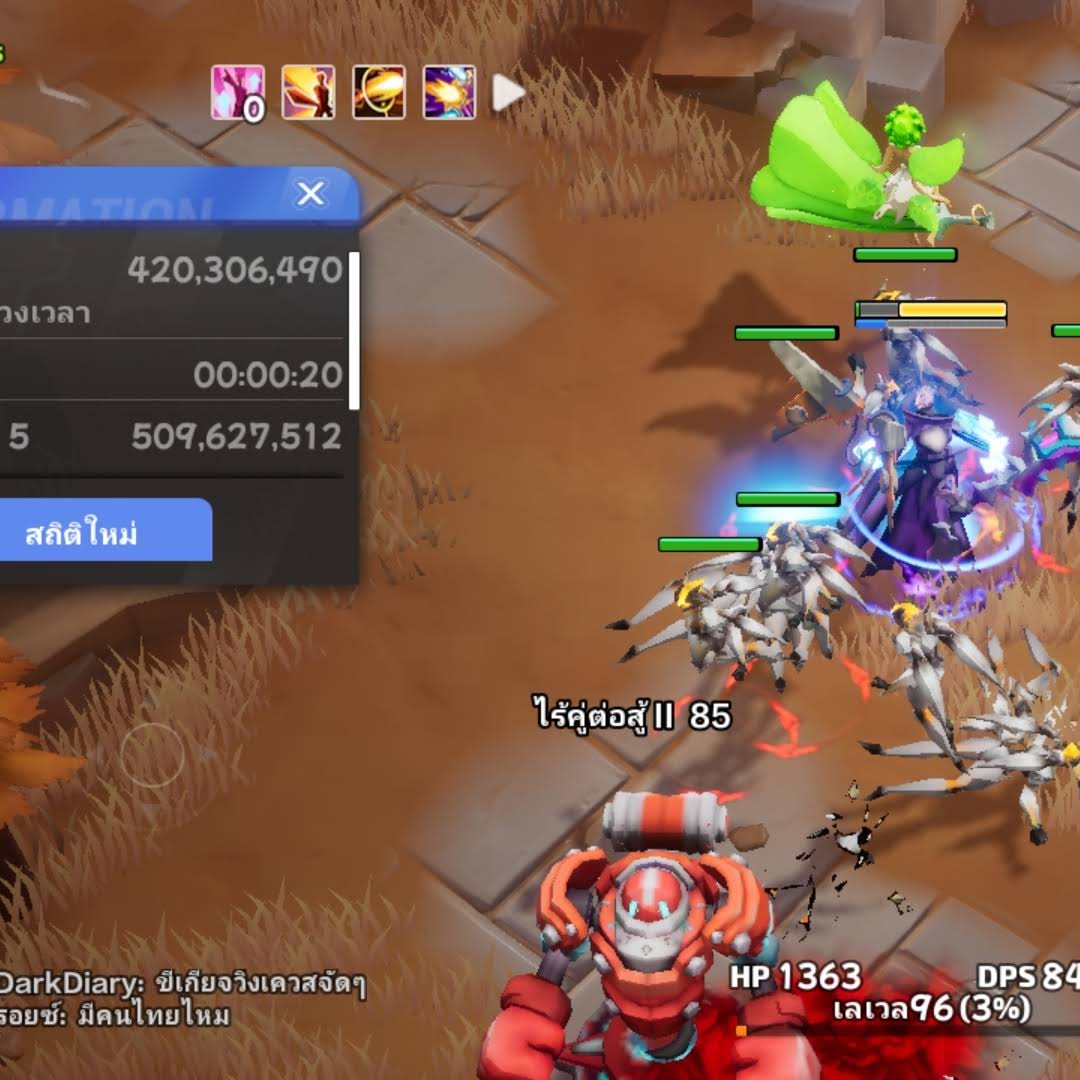
Task: Click the statistics panel scrollbar
Action: point(353,330)
